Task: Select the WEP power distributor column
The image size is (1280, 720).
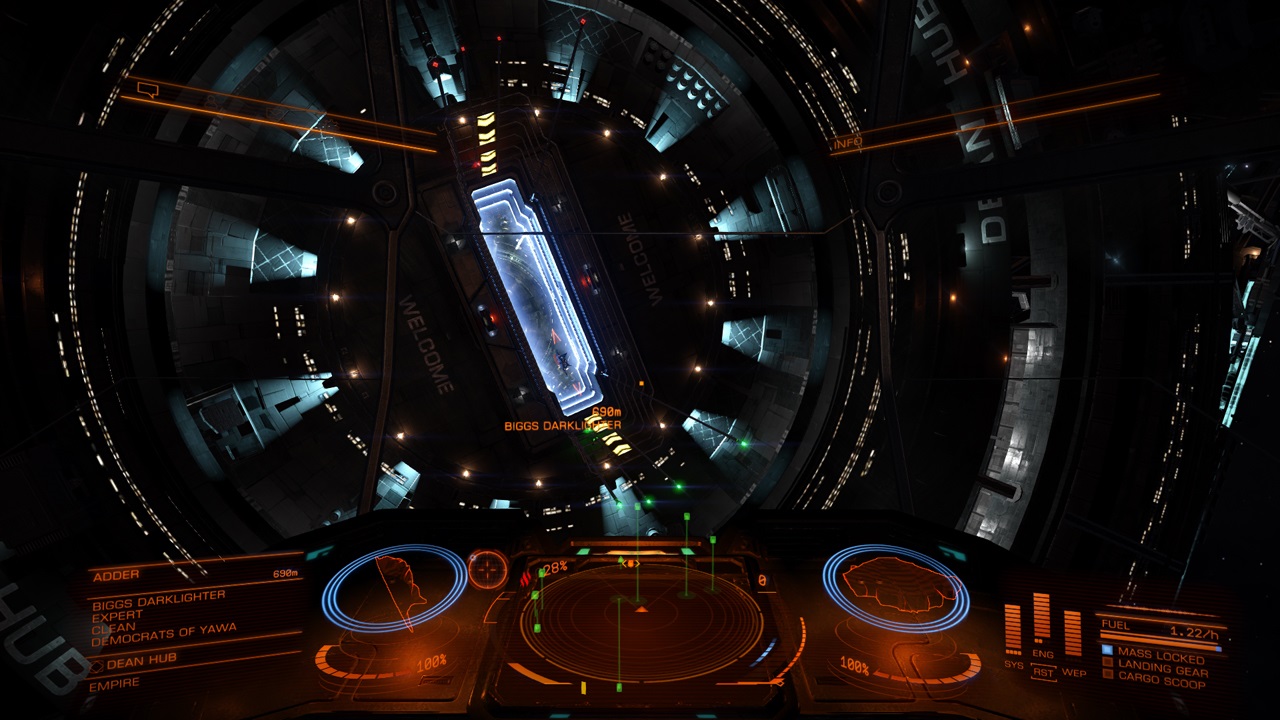Action: pyautogui.click(x=1073, y=632)
